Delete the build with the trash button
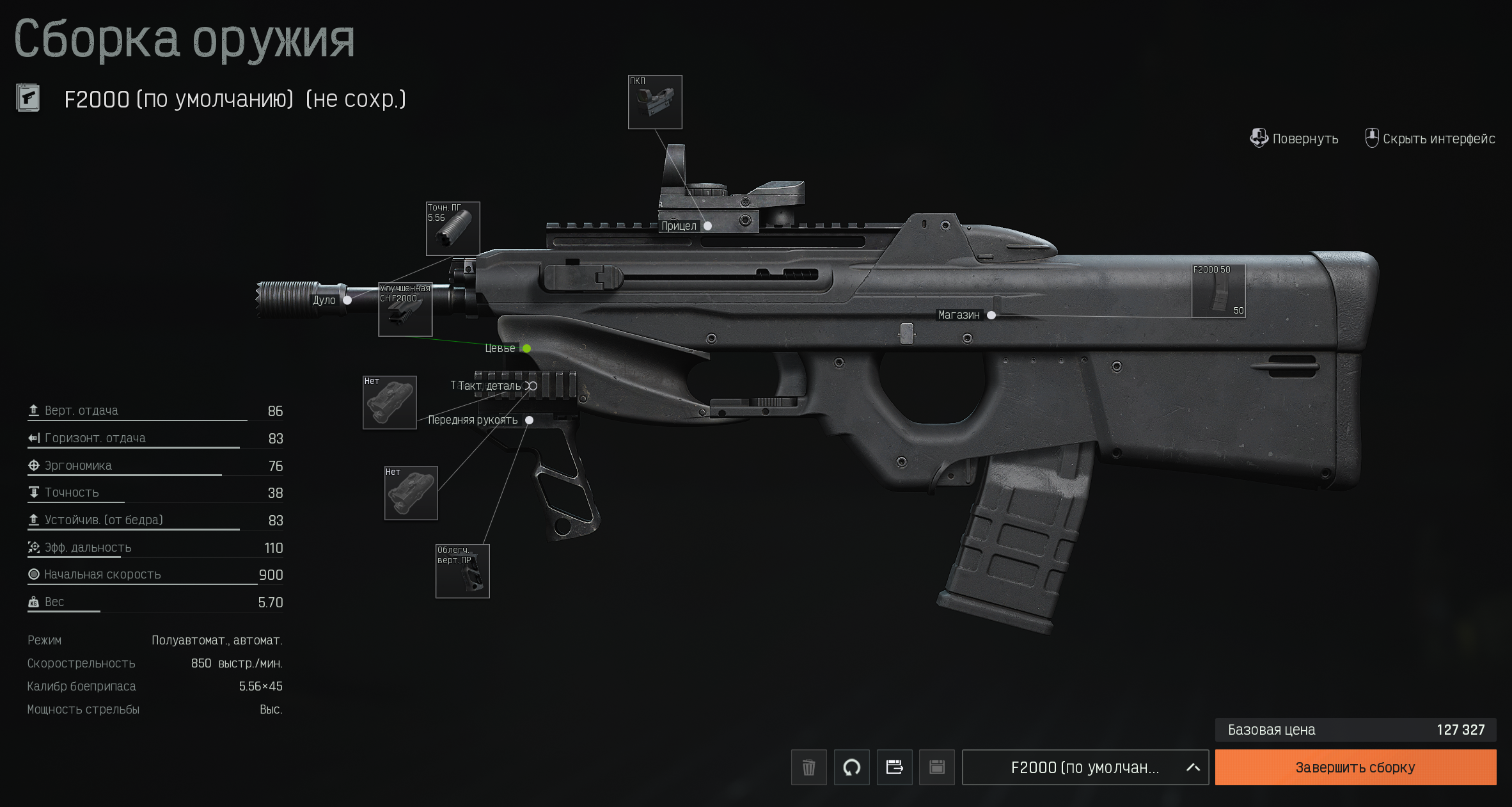1512x807 pixels. tap(808, 767)
